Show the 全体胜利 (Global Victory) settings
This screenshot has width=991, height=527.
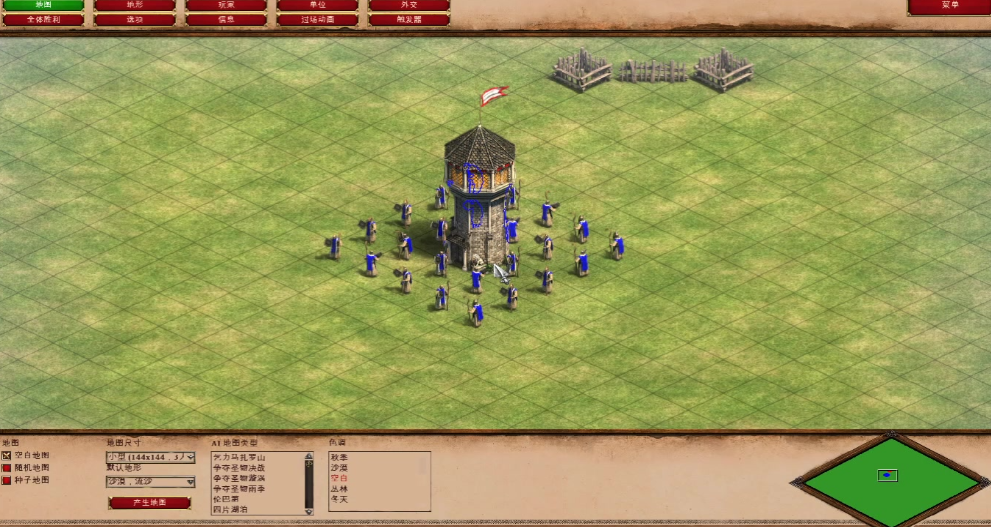[x=43, y=19]
